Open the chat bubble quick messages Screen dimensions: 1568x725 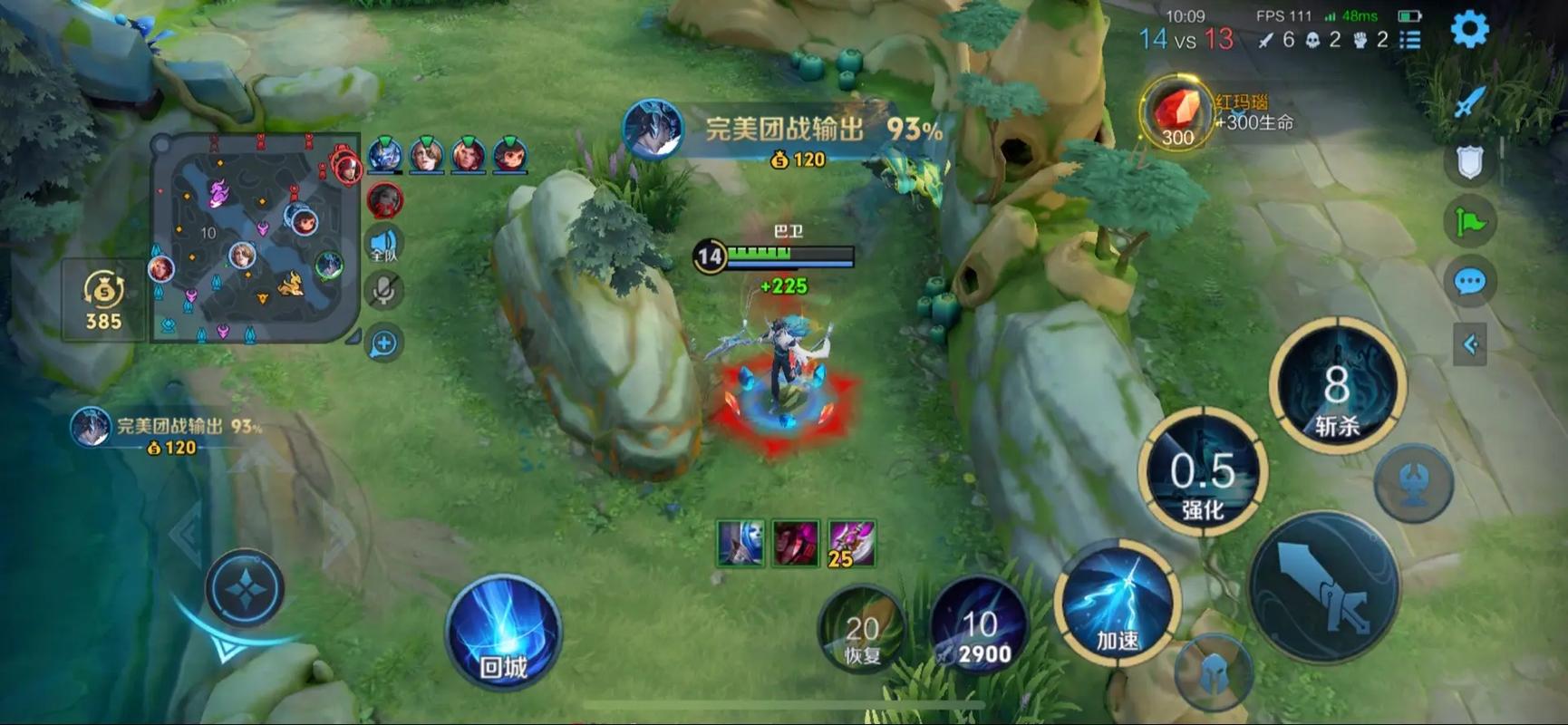point(1469,282)
